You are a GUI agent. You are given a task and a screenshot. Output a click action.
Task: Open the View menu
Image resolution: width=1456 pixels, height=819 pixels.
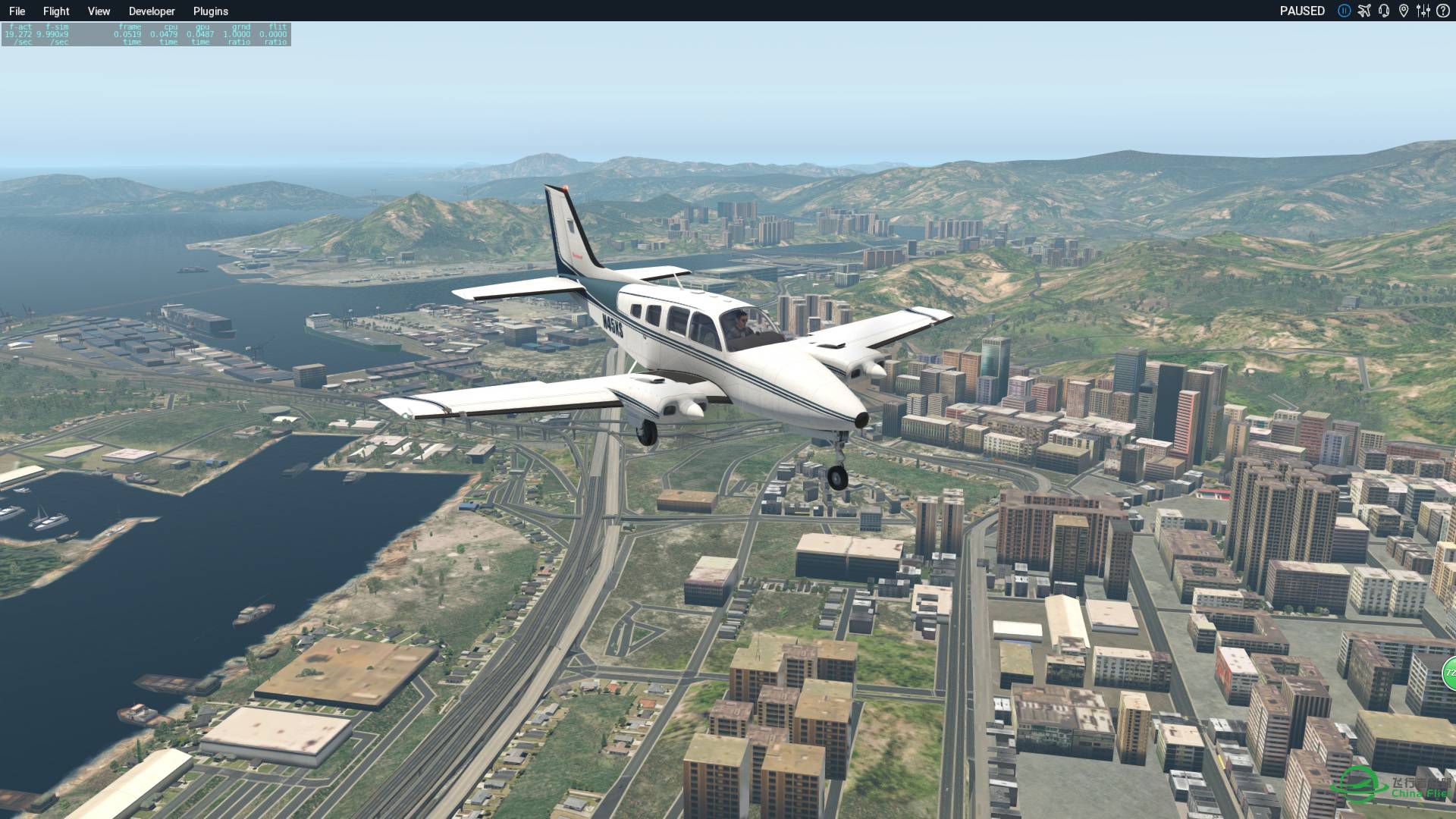click(x=99, y=11)
